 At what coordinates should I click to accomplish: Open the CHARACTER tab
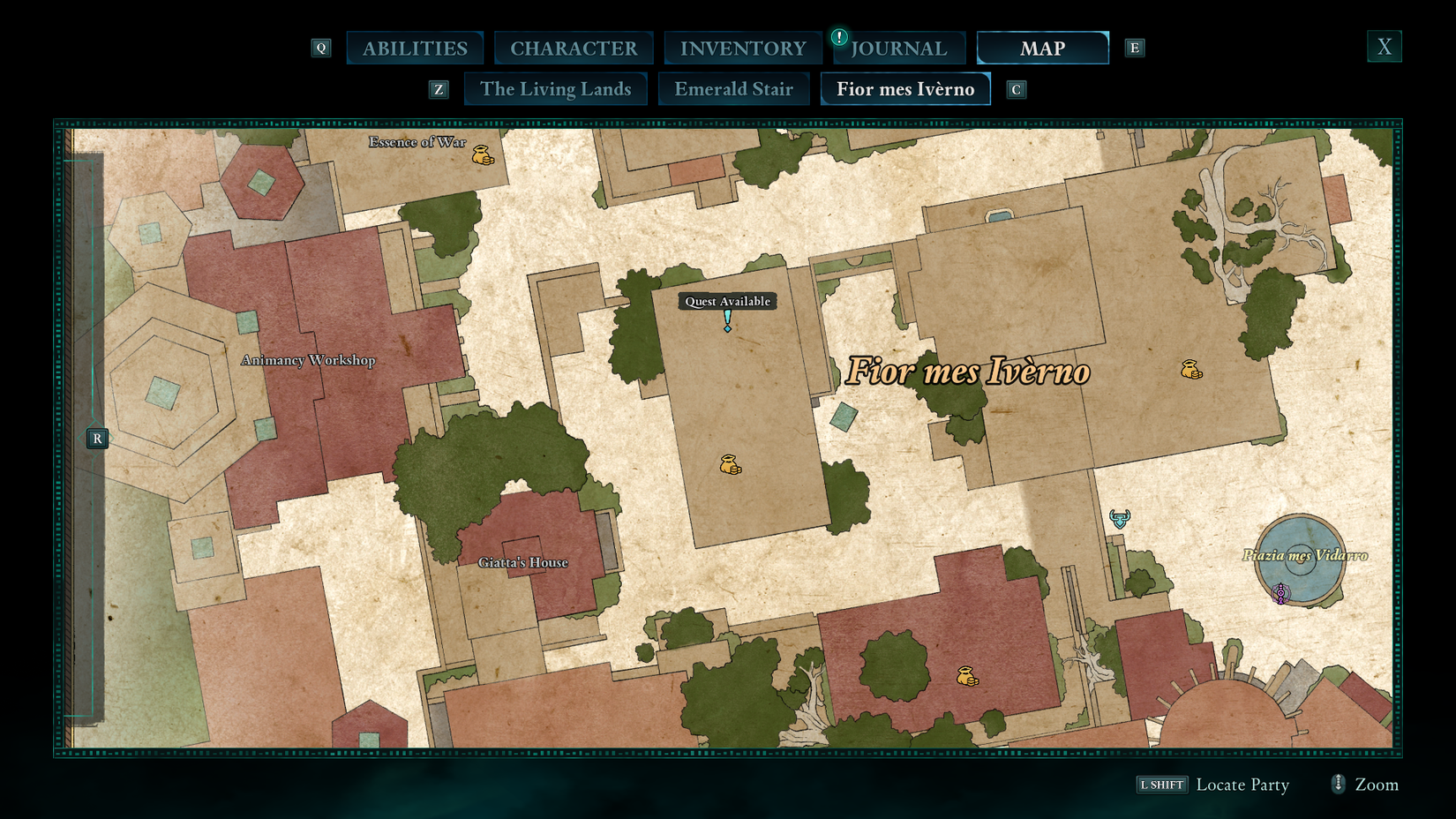[x=574, y=48]
